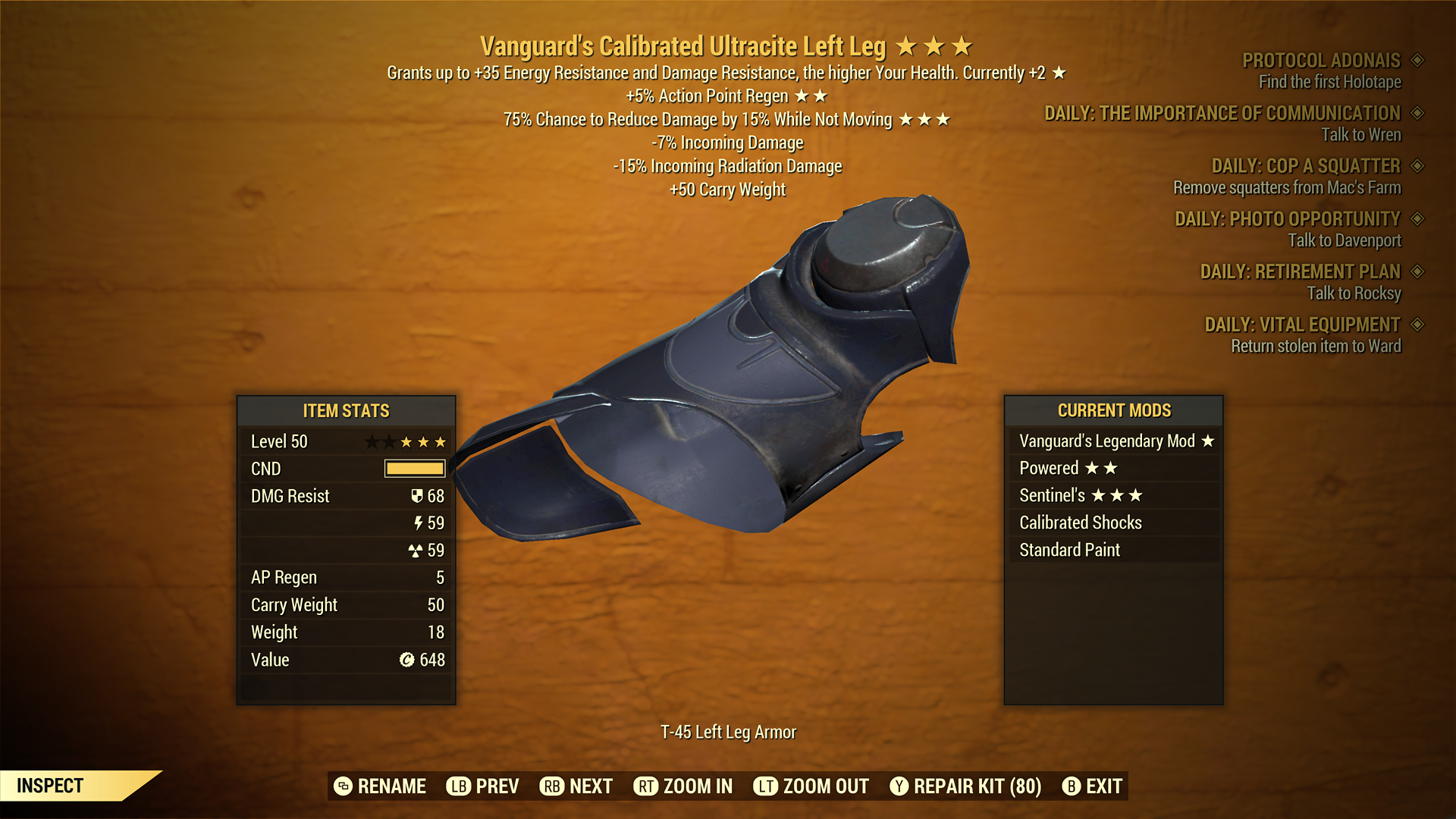Select the Sentinel's mod entry

pos(1115,496)
